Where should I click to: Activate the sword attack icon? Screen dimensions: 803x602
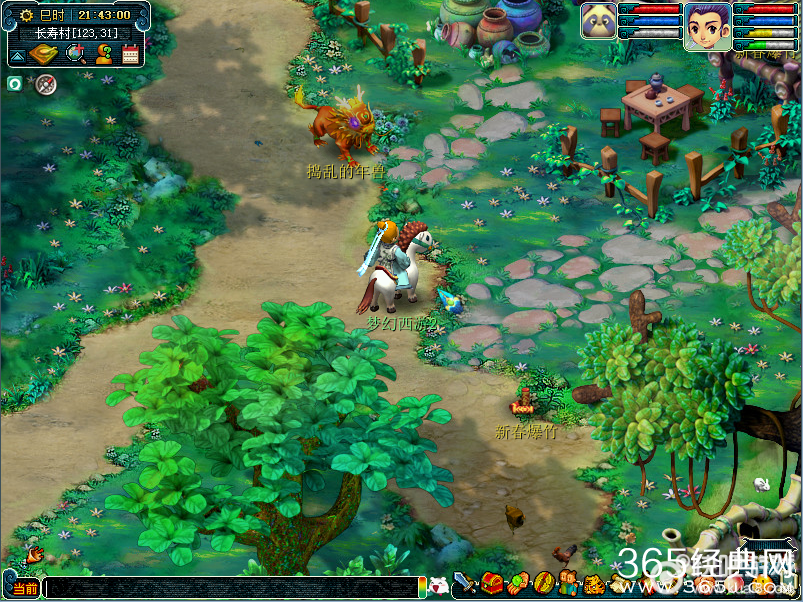[x=465, y=583]
